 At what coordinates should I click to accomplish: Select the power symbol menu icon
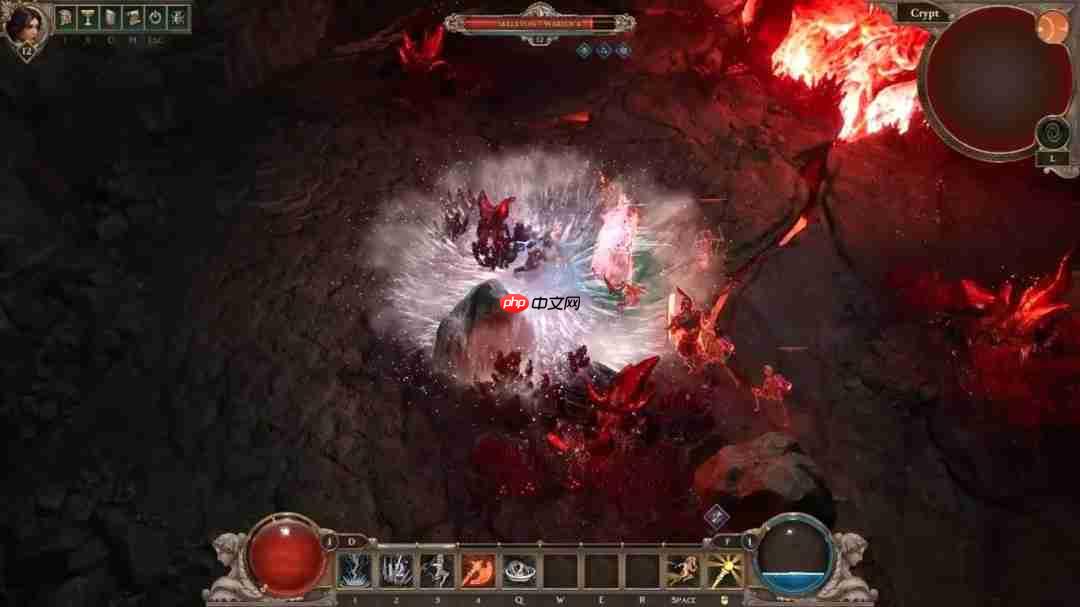(x=155, y=17)
